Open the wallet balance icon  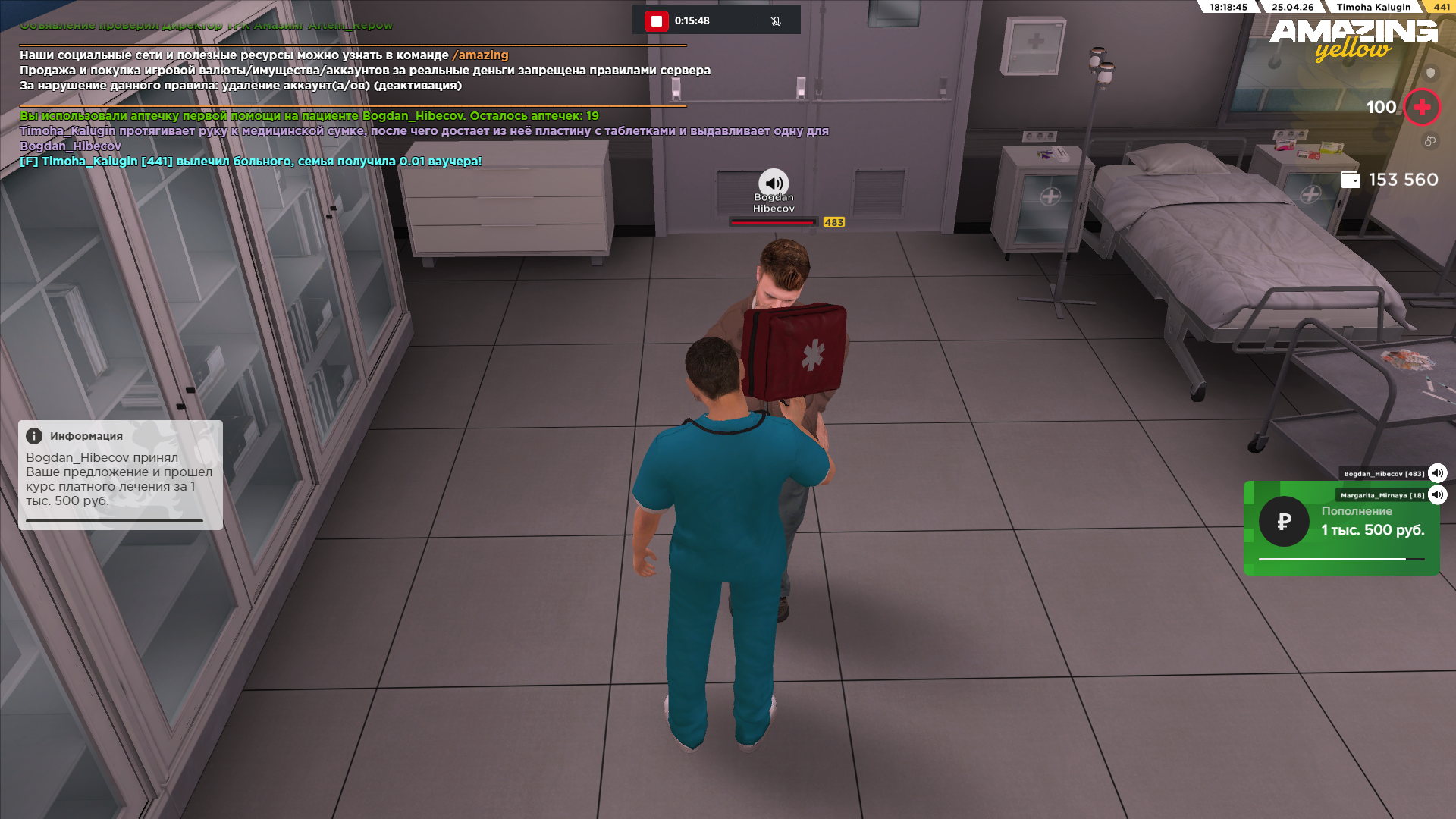click(x=1350, y=180)
